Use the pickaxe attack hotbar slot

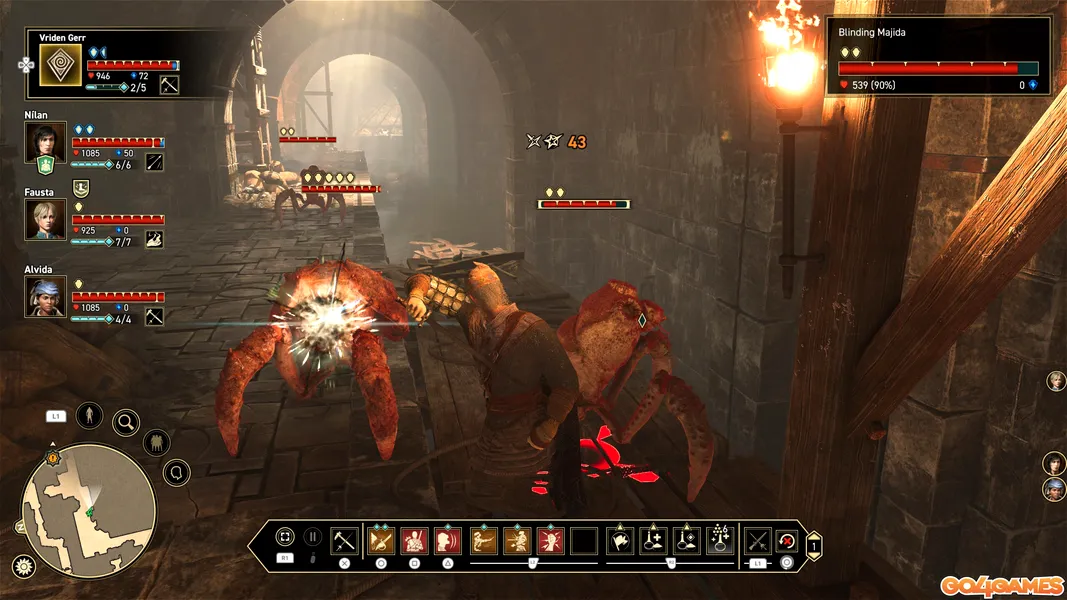tap(344, 541)
